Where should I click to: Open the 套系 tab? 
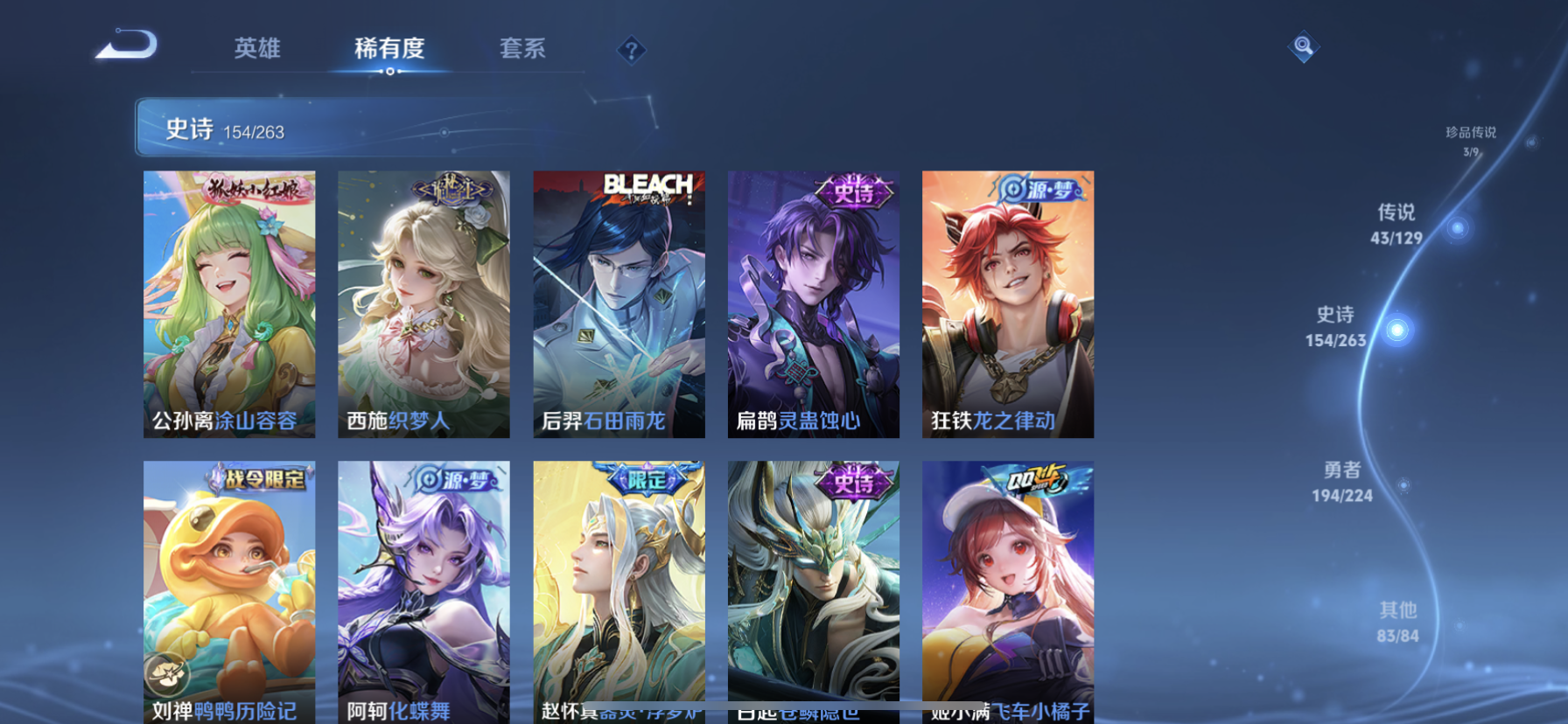(522, 48)
